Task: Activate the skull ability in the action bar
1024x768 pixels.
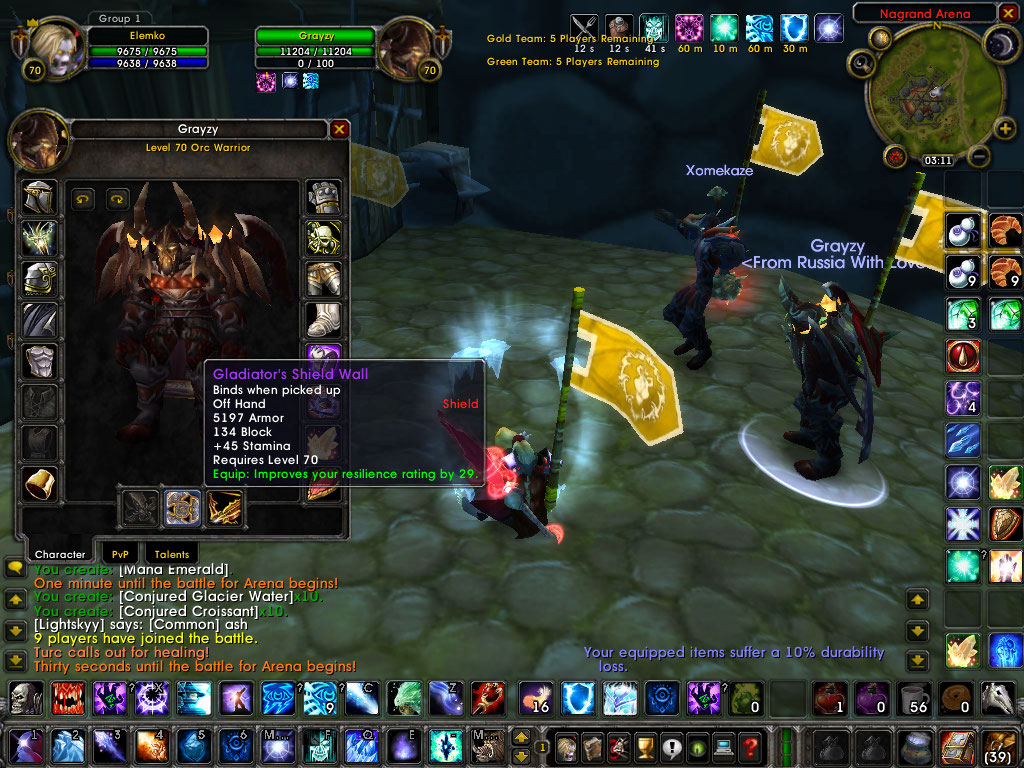Action: (25, 697)
